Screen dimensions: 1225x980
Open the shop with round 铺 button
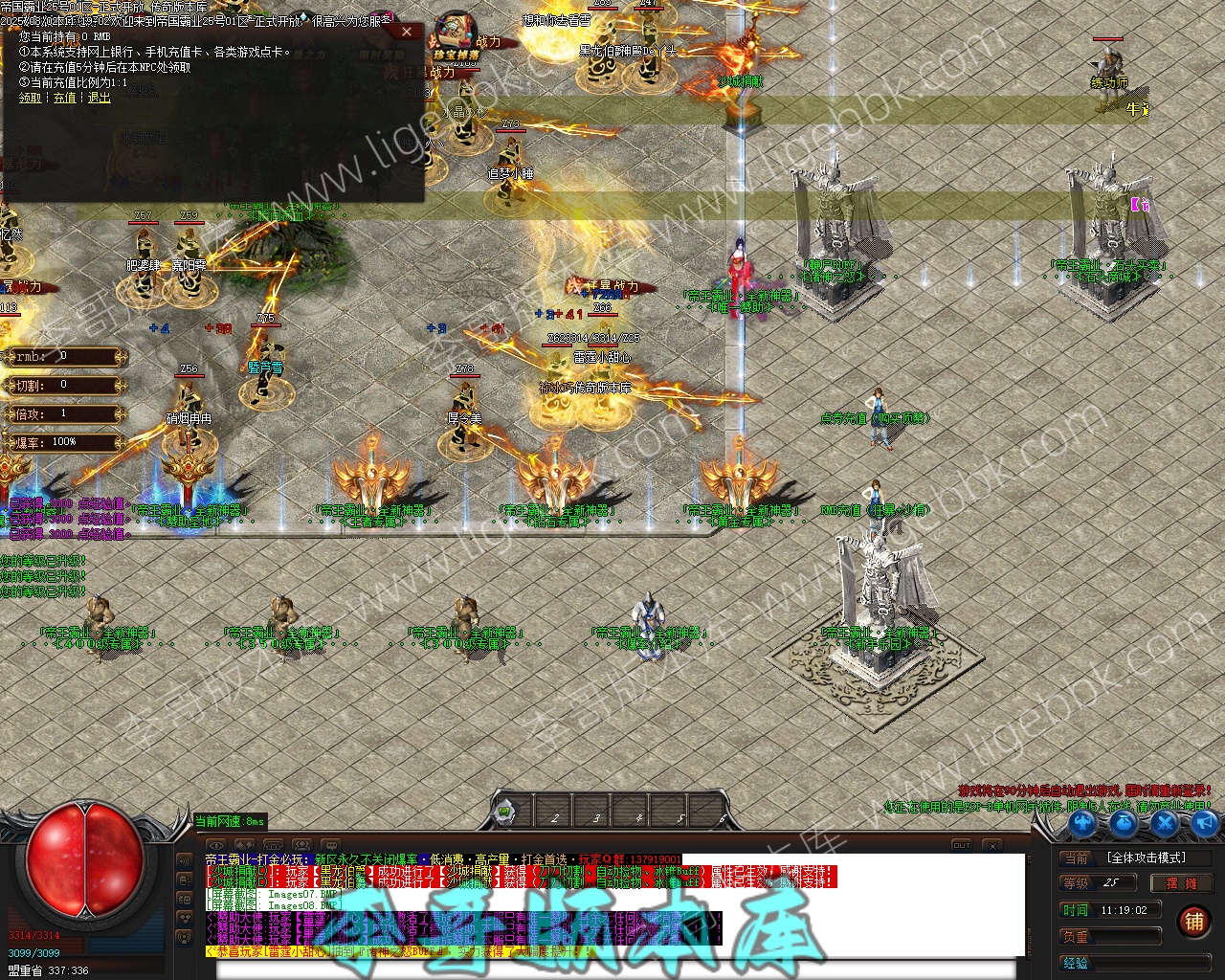click(x=1193, y=922)
